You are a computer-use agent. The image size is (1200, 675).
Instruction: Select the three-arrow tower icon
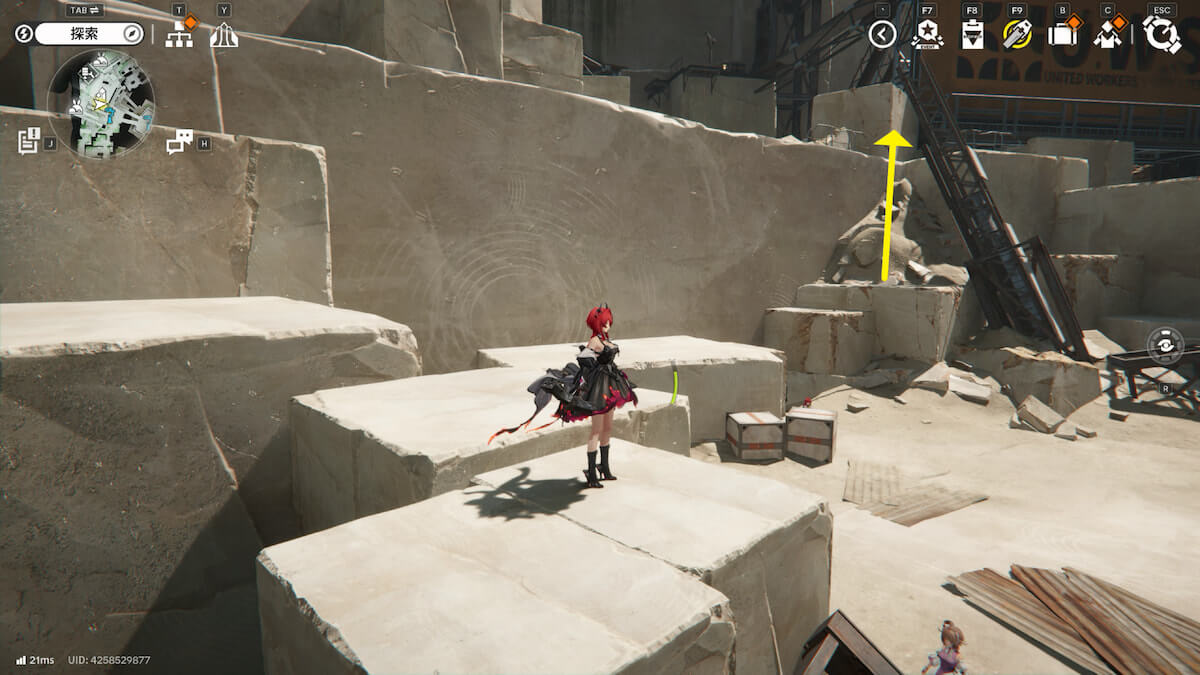click(224, 35)
